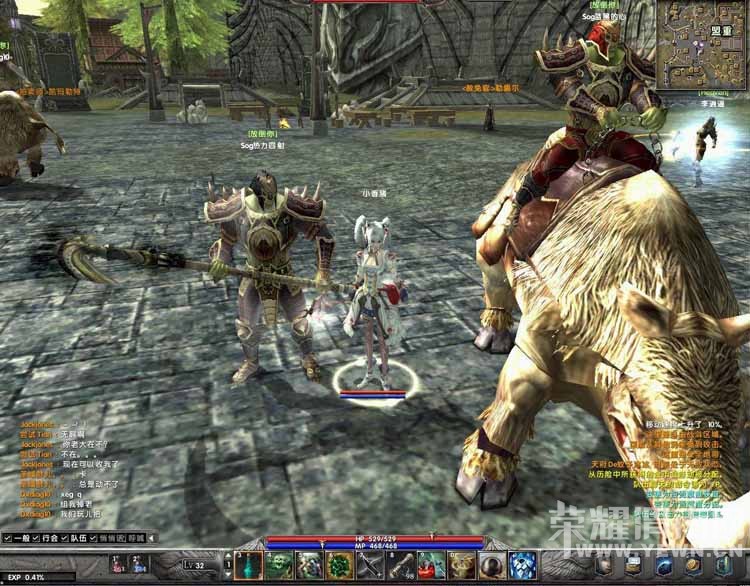Select the green swirl gem skill
Screen dimensions: 750x586
coord(340,566)
